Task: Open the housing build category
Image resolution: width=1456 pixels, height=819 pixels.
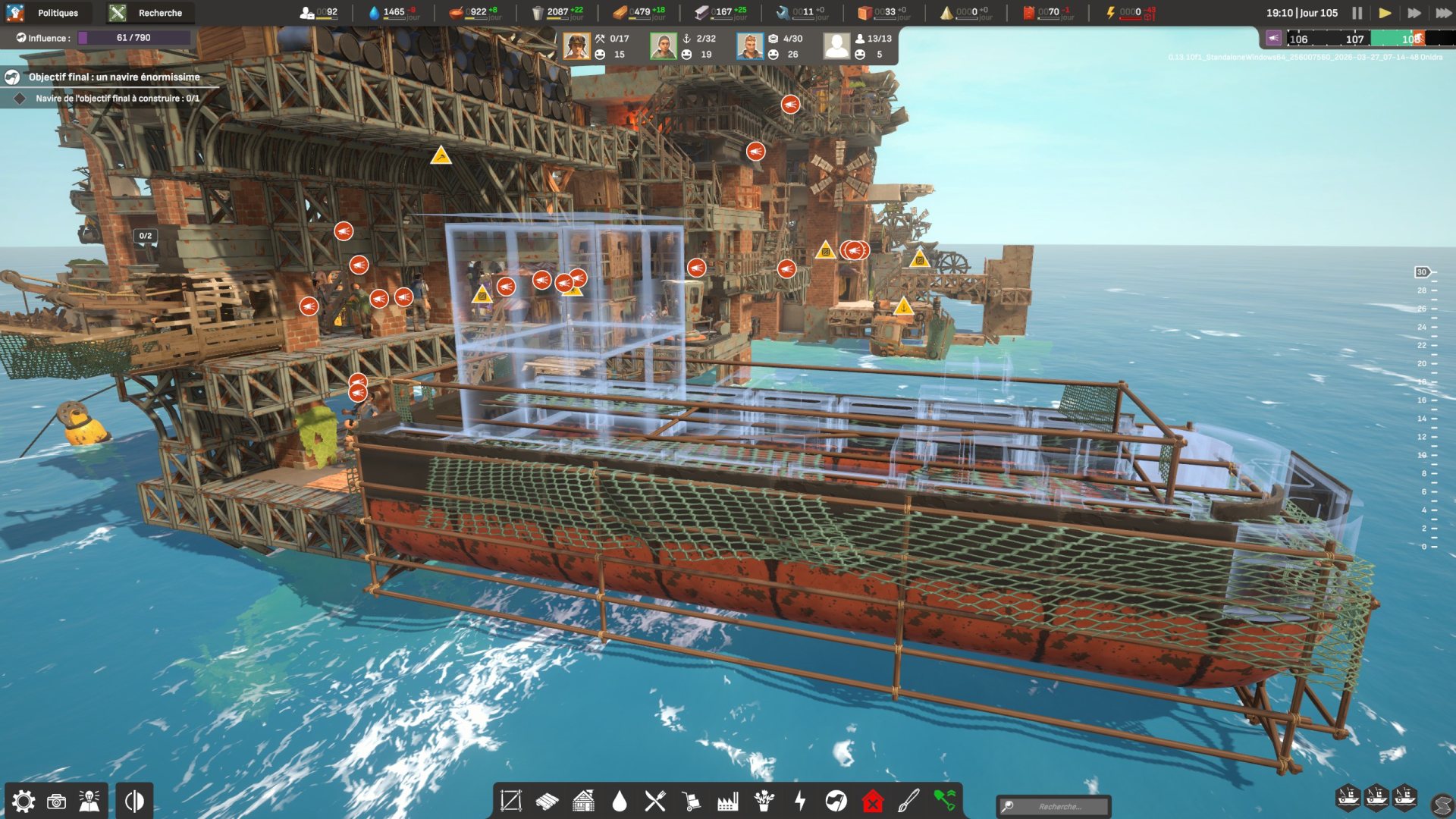Action: pos(583,801)
